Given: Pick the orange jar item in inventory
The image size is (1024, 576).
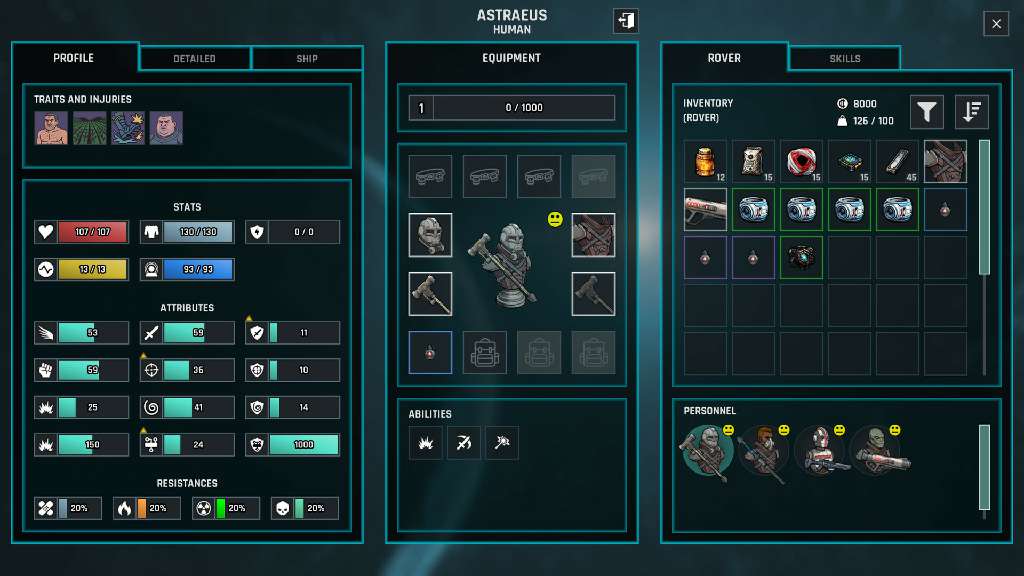Looking at the screenshot, I should (705, 161).
